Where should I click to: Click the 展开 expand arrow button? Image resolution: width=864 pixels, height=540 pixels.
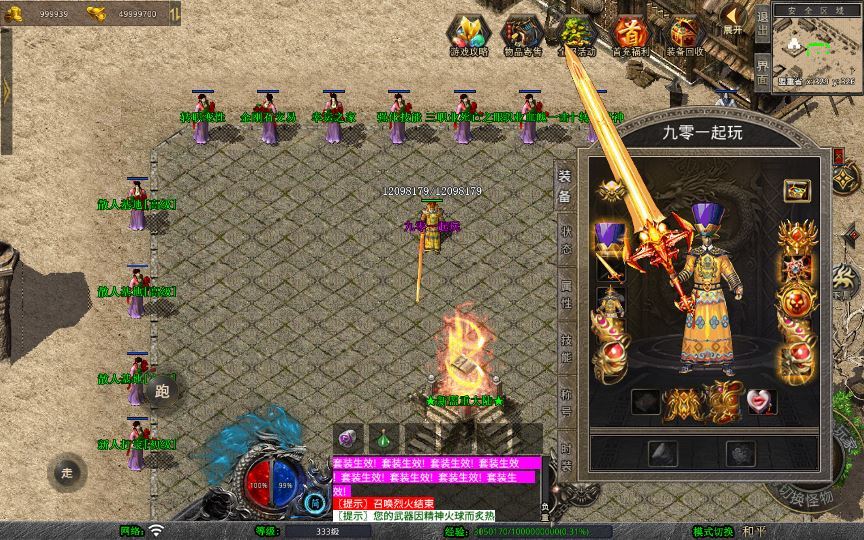click(735, 20)
